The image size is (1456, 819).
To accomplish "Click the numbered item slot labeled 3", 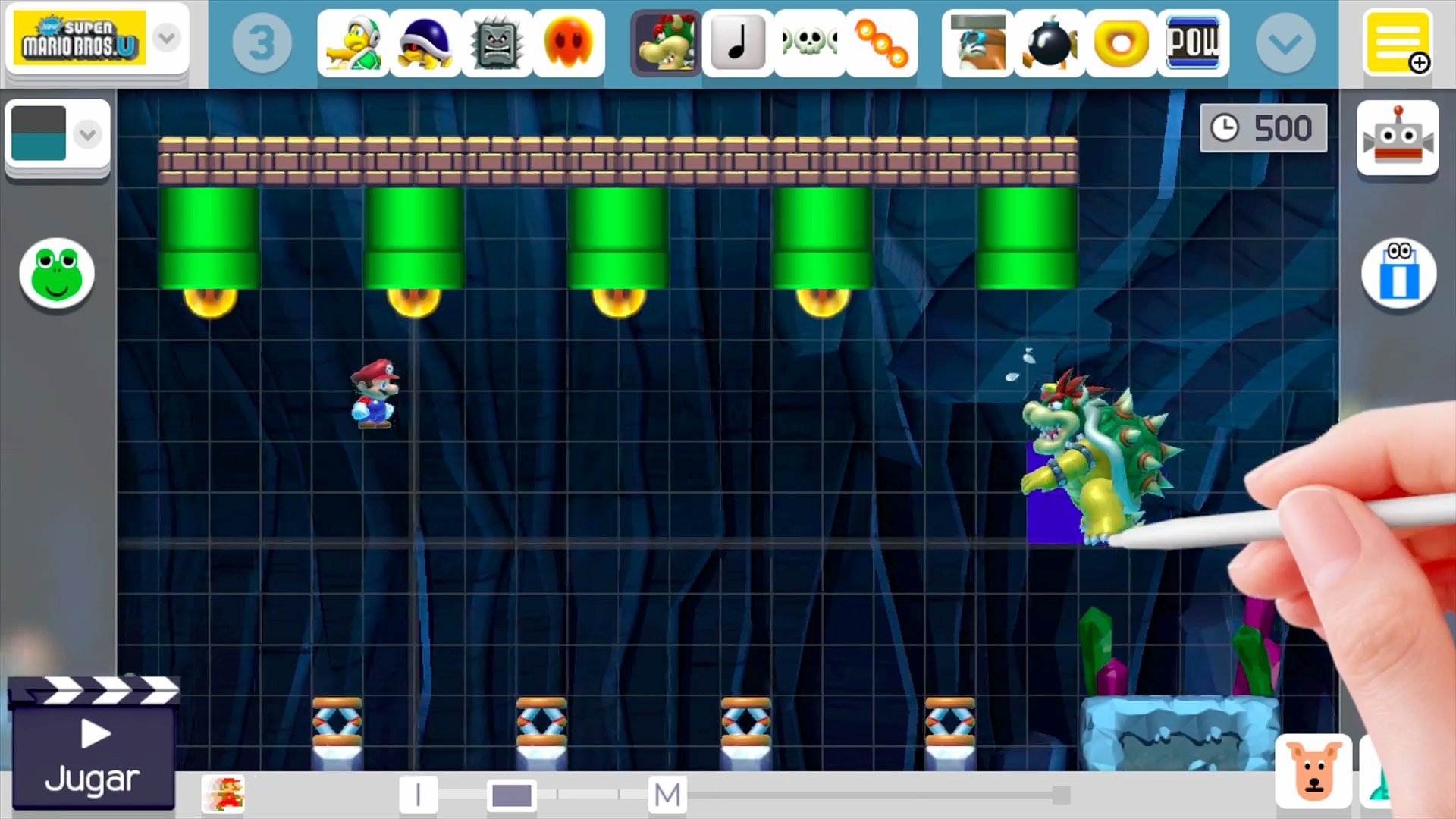I will (262, 42).
